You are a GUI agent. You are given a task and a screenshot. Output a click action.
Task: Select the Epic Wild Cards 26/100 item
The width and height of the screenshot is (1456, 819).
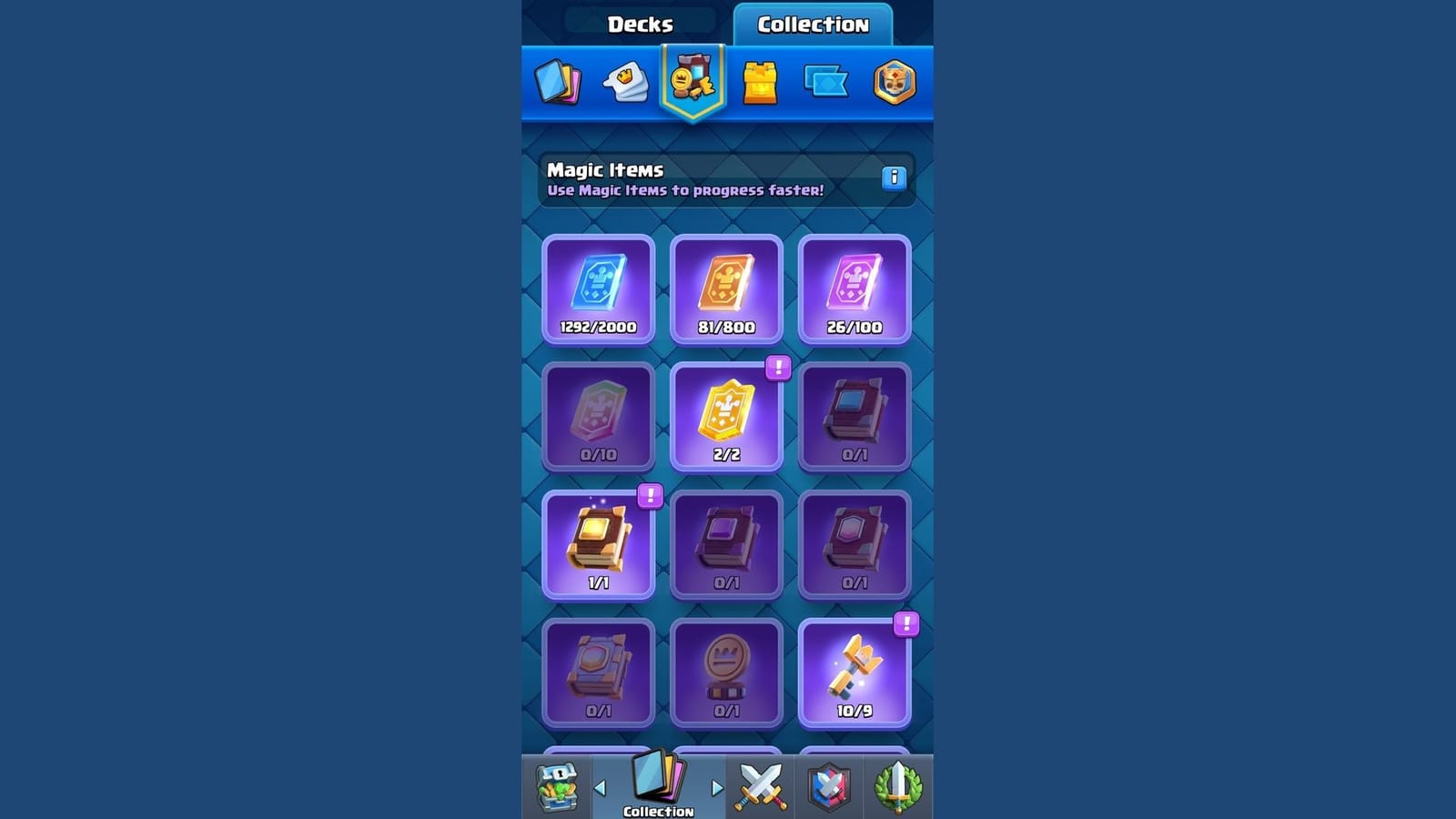click(x=854, y=287)
